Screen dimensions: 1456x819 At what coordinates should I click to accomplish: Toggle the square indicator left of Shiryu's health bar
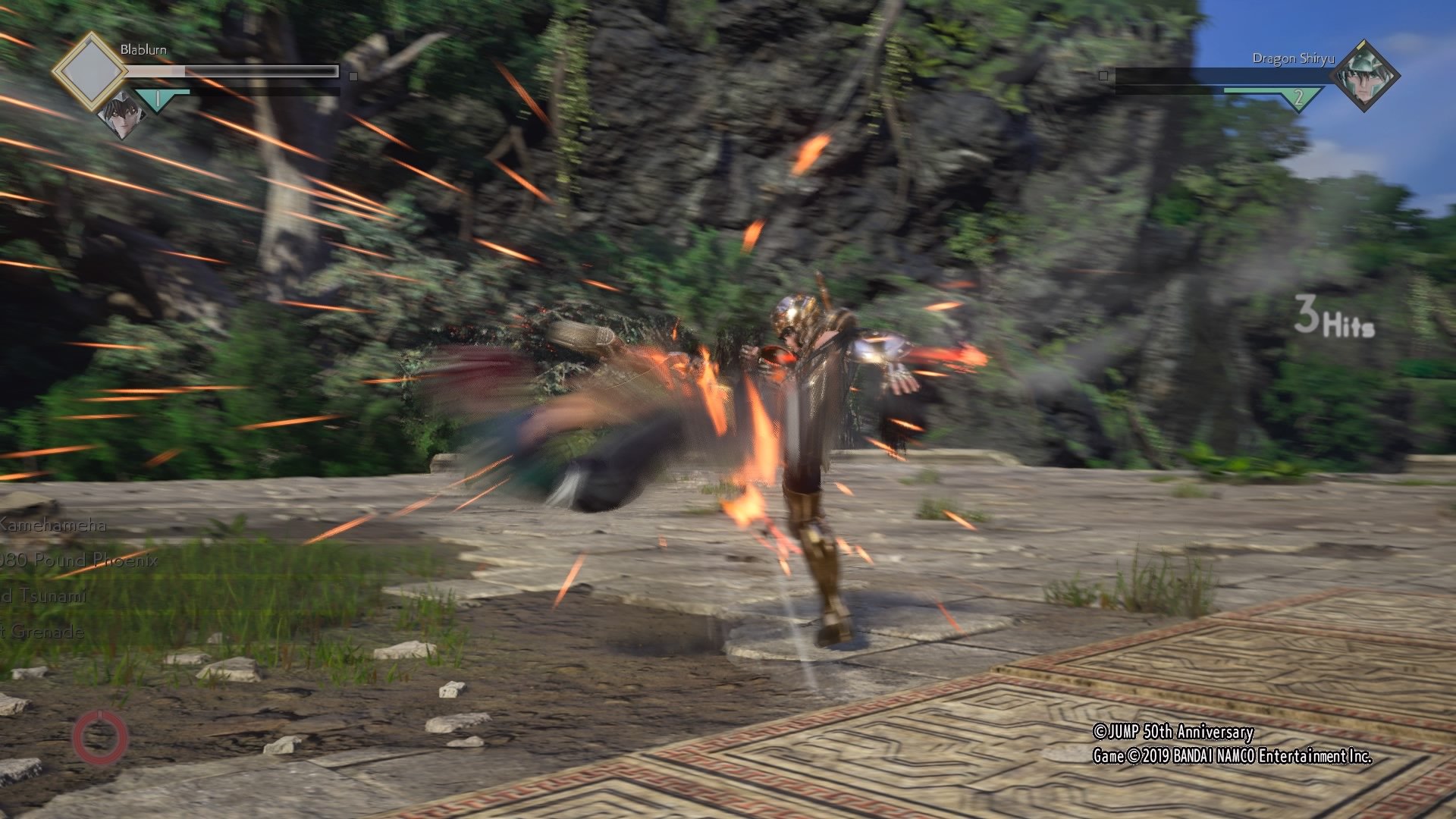tap(1103, 76)
